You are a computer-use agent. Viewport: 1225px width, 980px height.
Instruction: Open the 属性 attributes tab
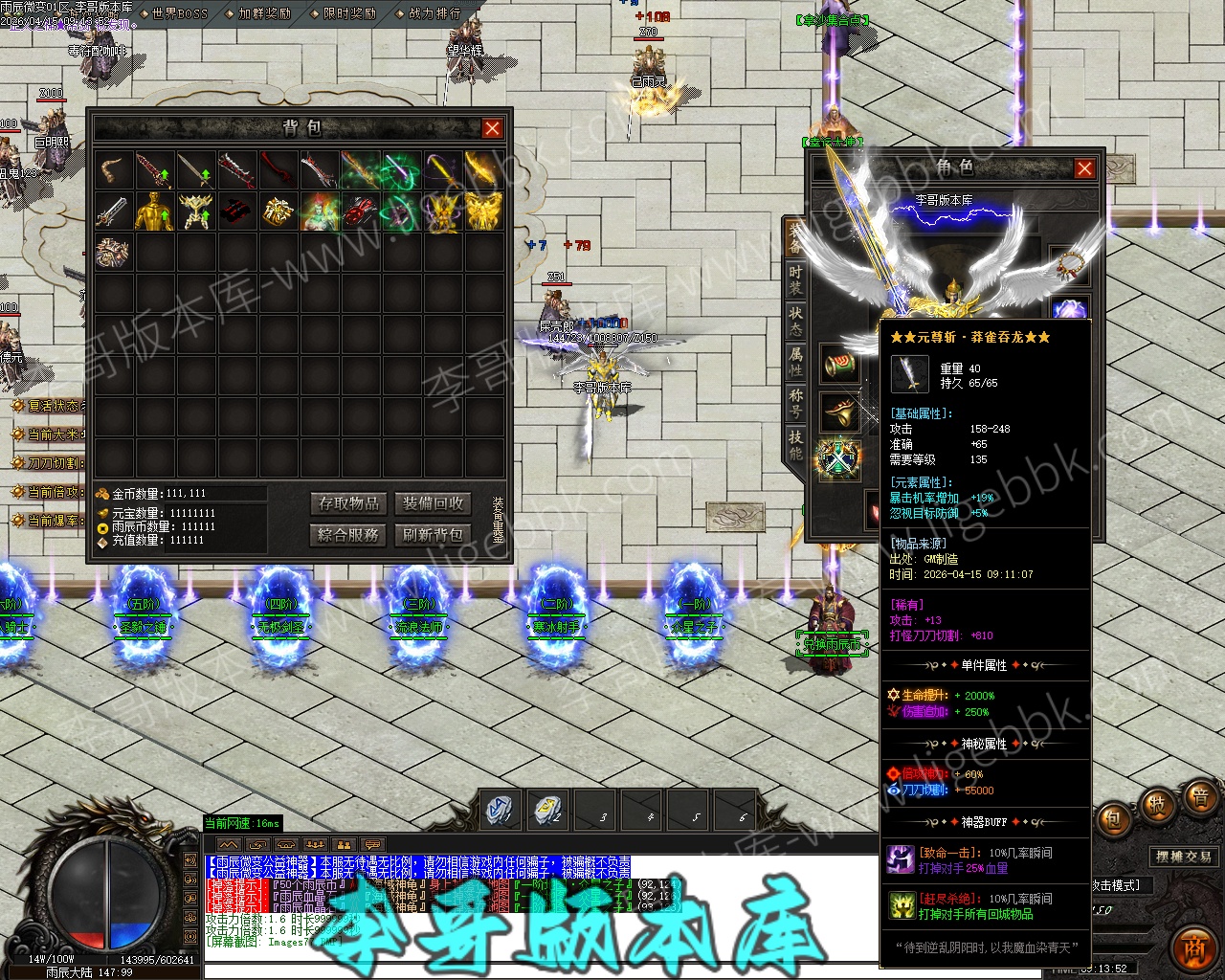795,361
